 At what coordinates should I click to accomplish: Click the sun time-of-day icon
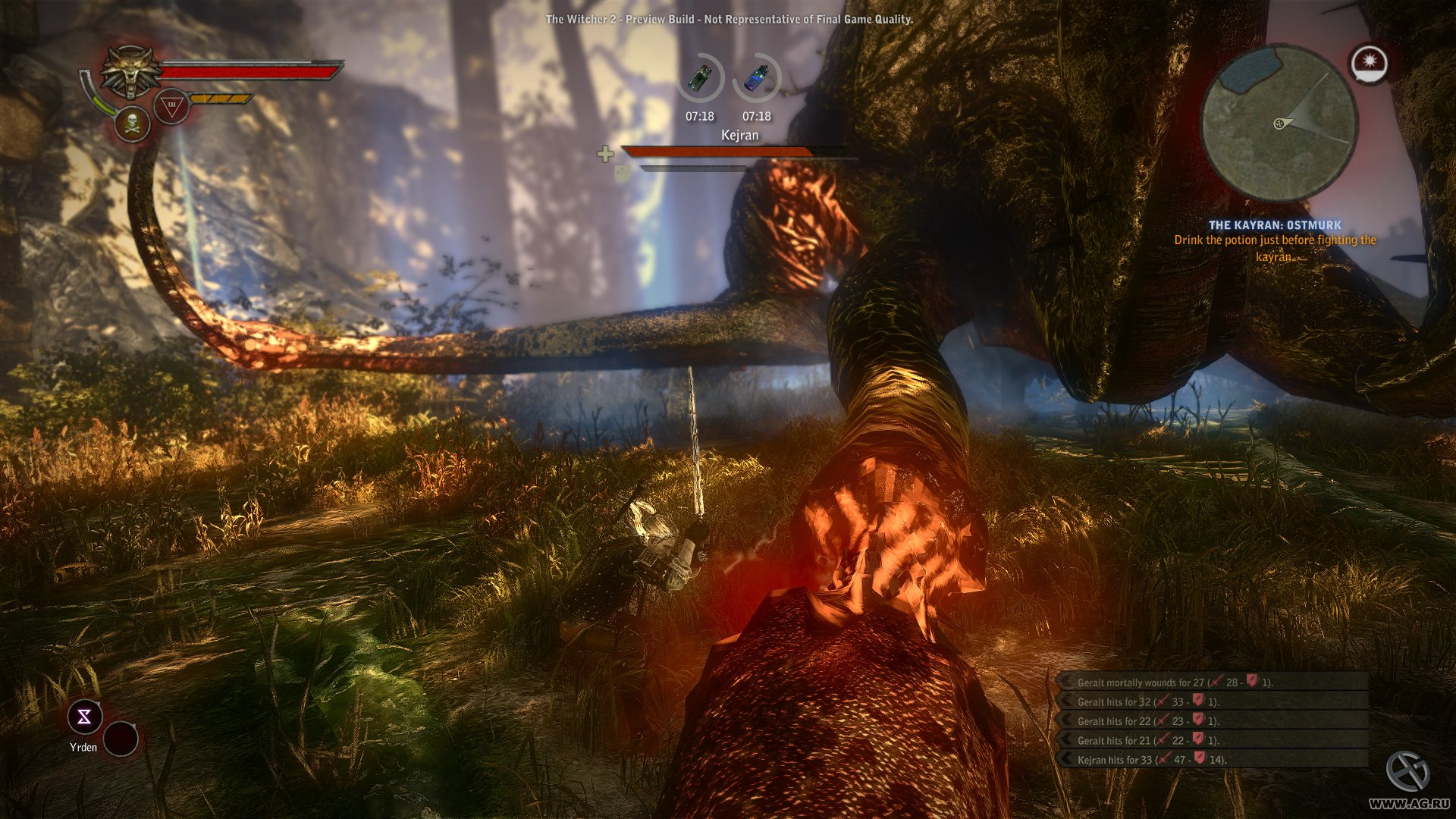tap(1370, 64)
